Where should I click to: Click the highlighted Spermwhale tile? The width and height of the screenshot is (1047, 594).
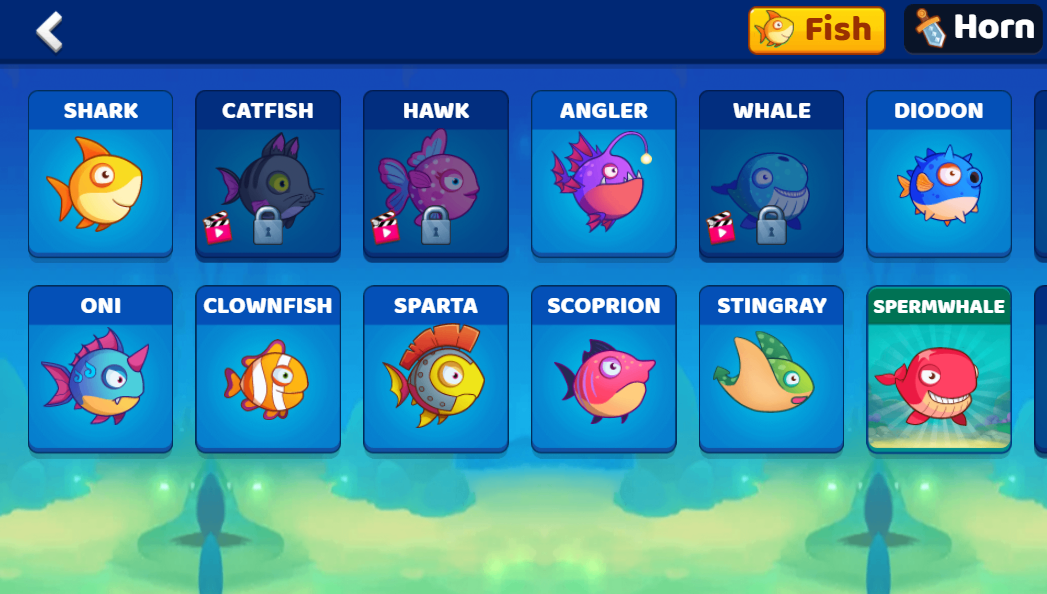pos(938,370)
